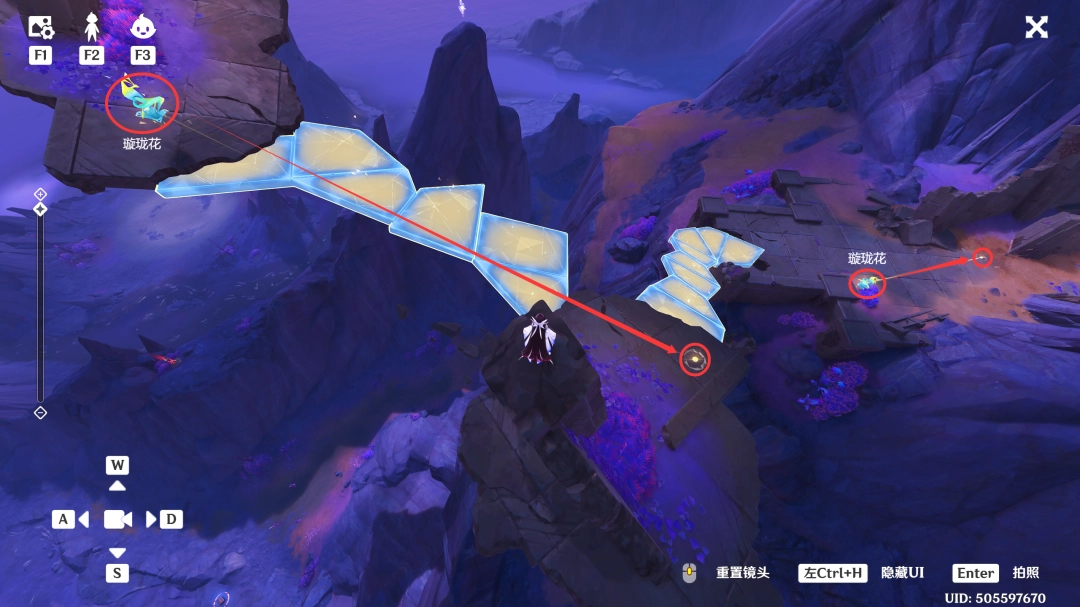Reset the camera with 重置镜头
The height and width of the screenshot is (607, 1080).
[742, 573]
